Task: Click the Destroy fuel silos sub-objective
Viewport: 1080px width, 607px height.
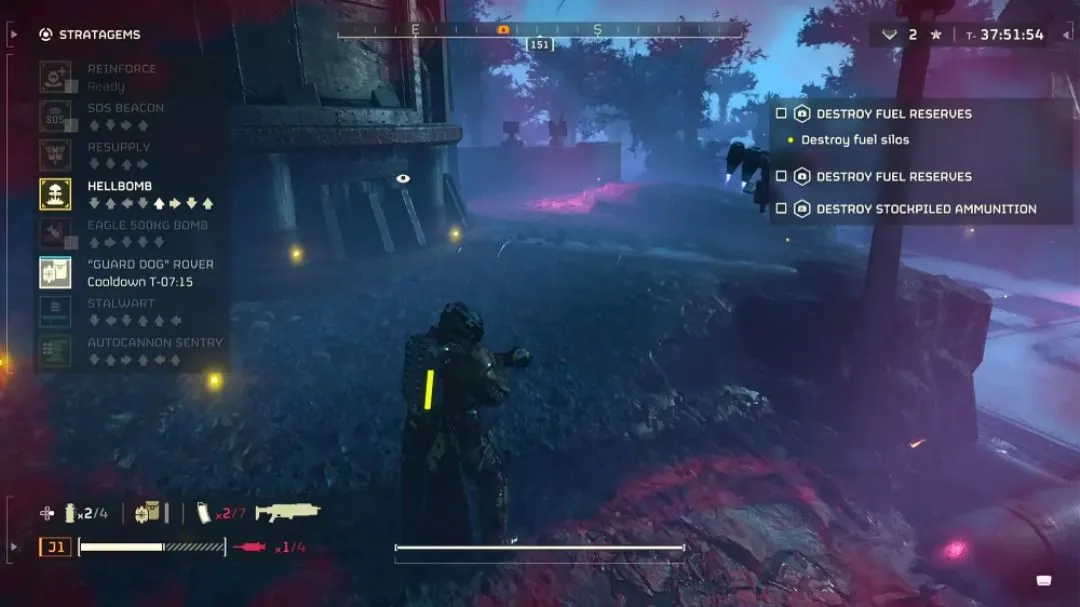Action: pos(854,140)
